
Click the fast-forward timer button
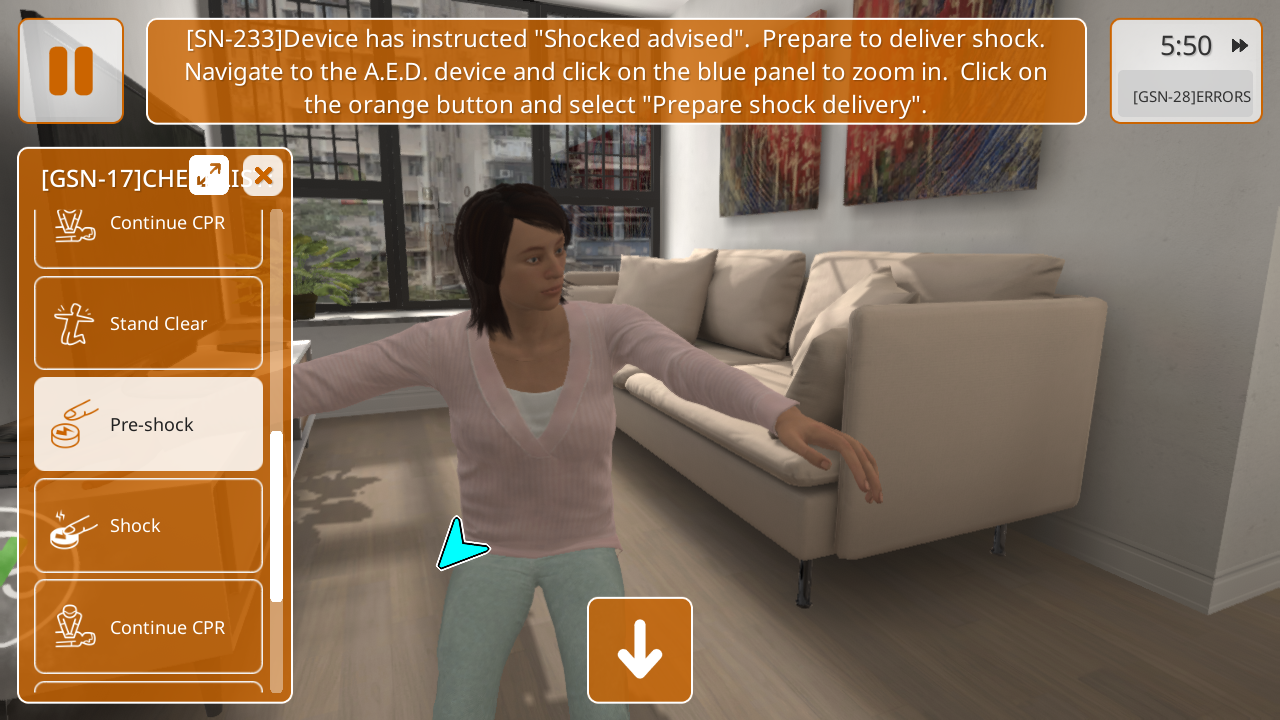(x=1240, y=45)
